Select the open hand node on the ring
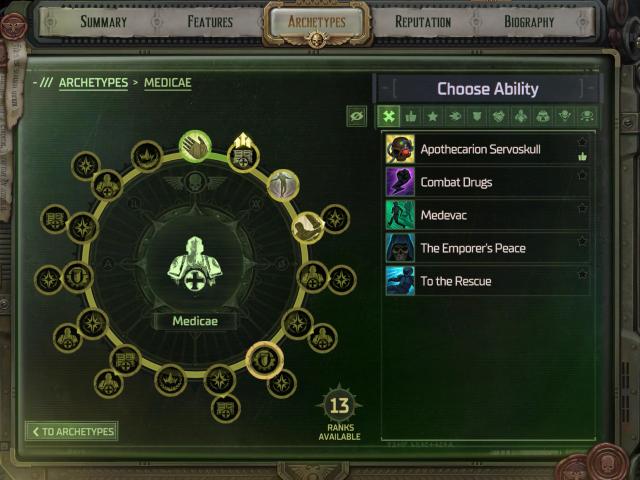The width and height of the screenshot is (640, 480). (195, 146)
